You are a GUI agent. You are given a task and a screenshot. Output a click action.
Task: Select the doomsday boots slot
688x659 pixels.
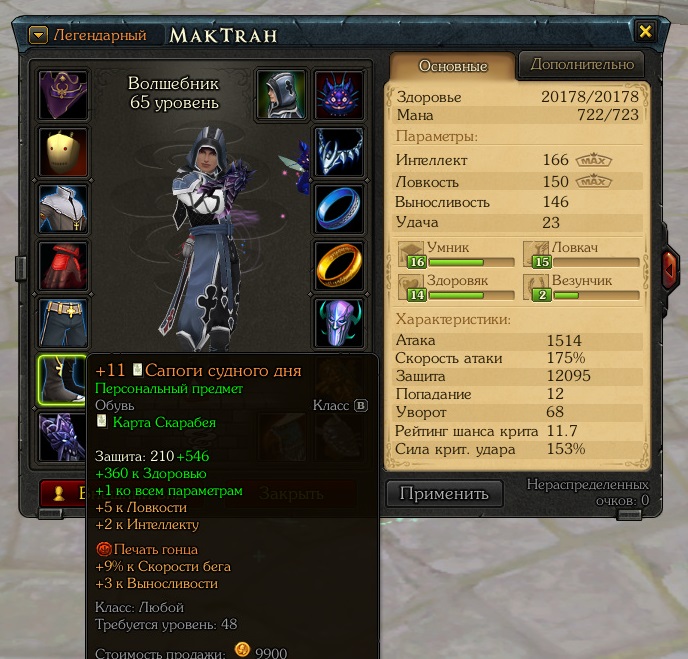pos(62,380)
